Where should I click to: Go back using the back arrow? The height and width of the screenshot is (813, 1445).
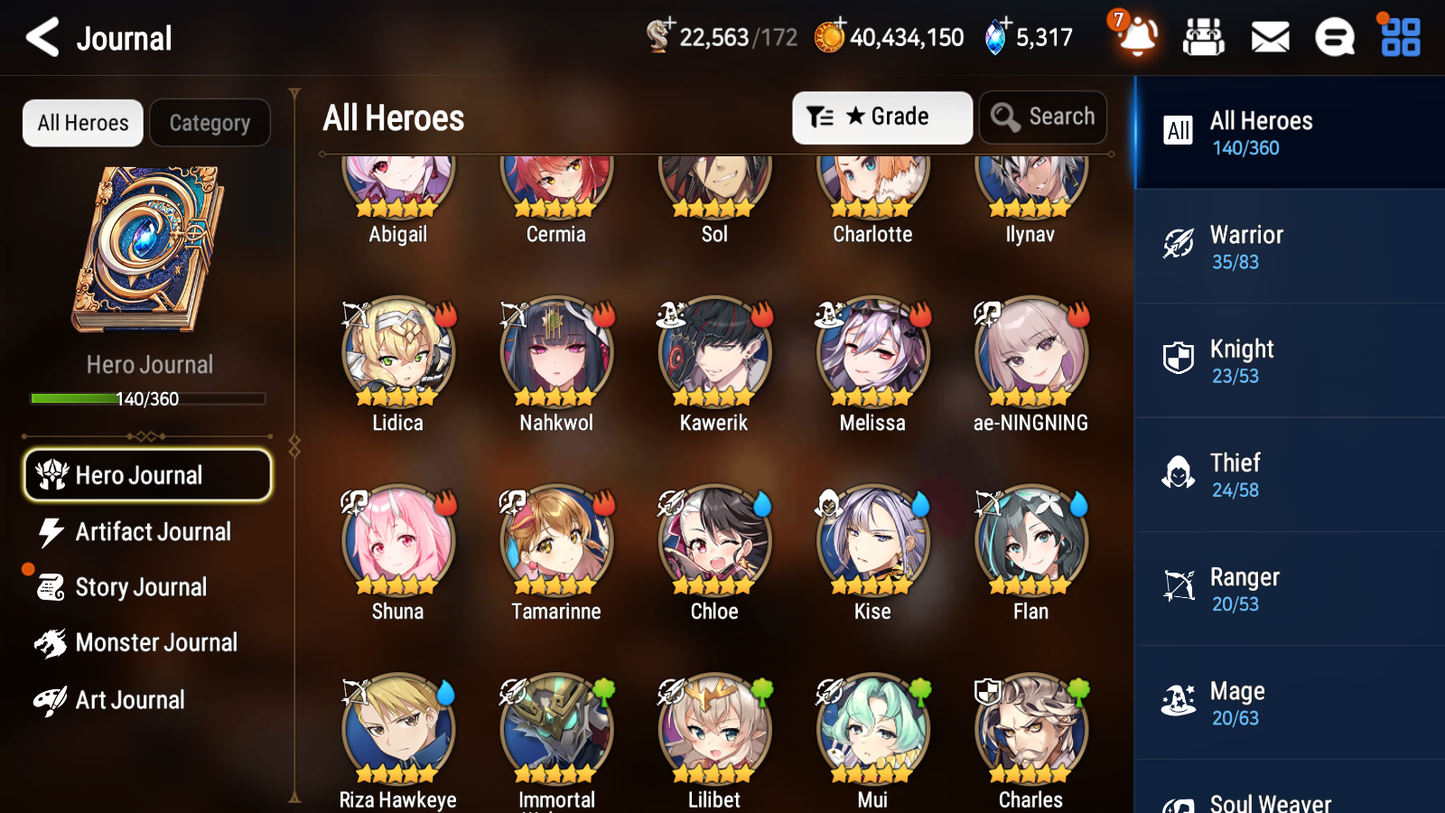[42, 37]
